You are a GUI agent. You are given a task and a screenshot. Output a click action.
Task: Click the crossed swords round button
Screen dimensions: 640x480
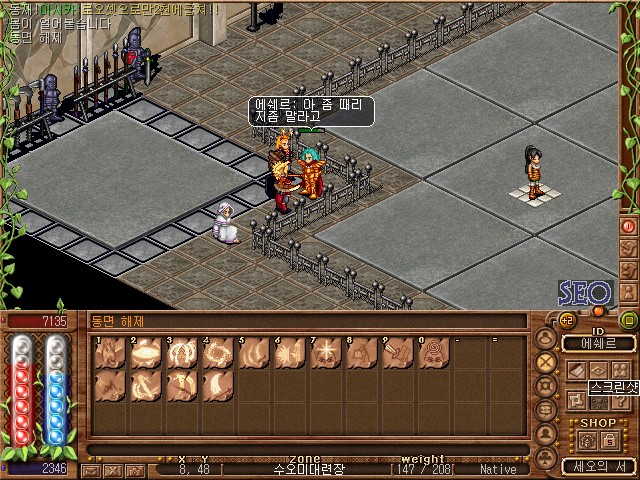[546, 362]
